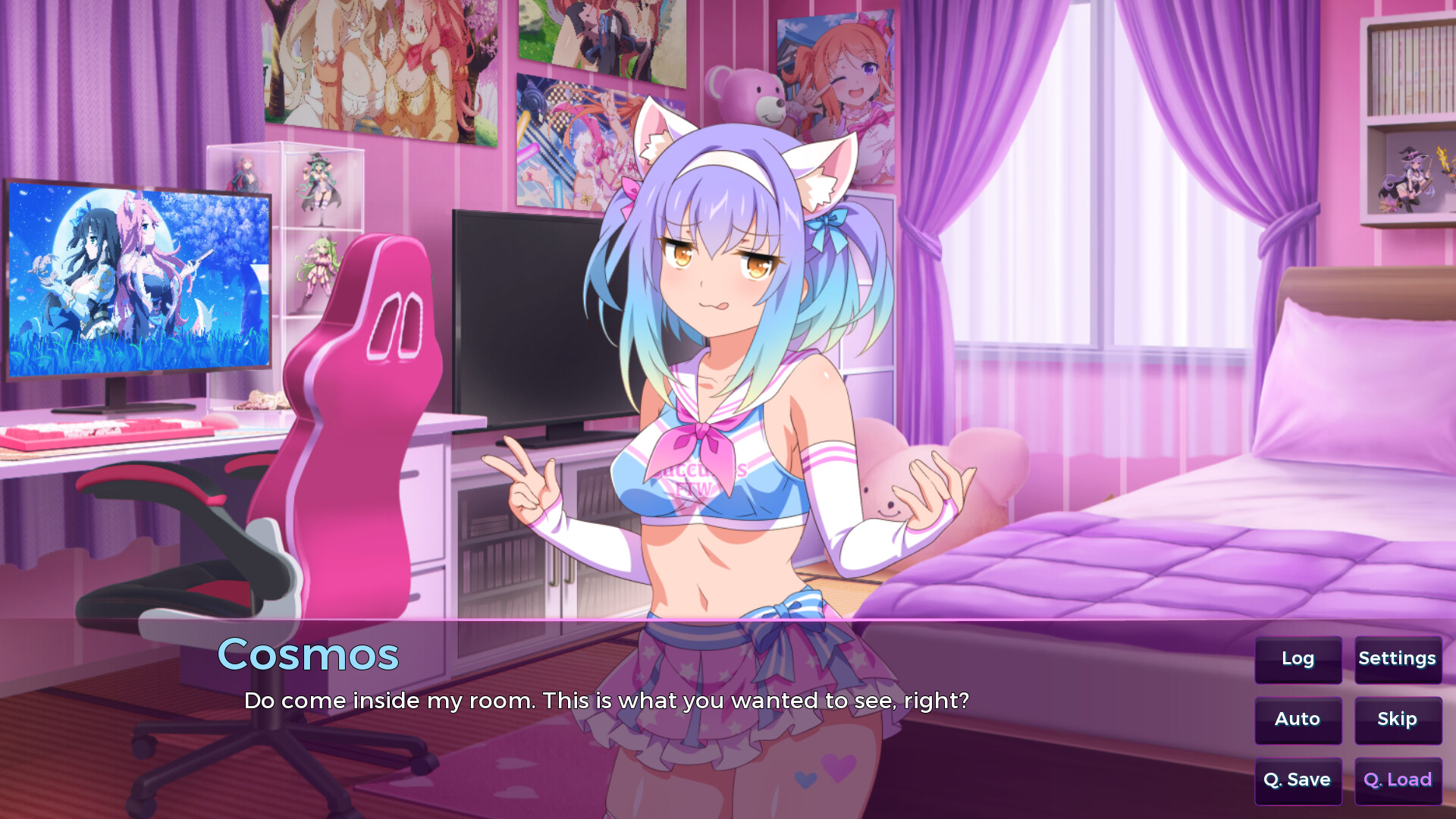This screenshot has height=819, width=1456.
Task: Enable Auto mode for dialogue playback
Action: tap(1298, 720)
